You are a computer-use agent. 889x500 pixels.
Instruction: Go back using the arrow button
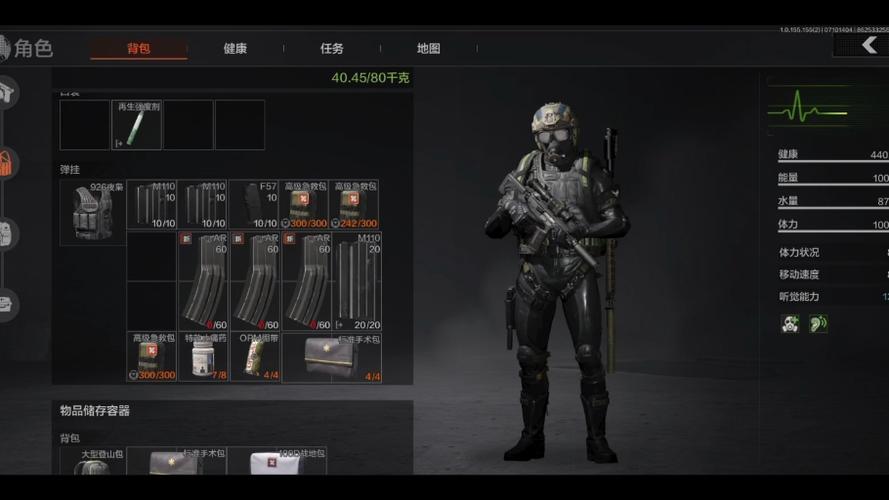[861, 46]
